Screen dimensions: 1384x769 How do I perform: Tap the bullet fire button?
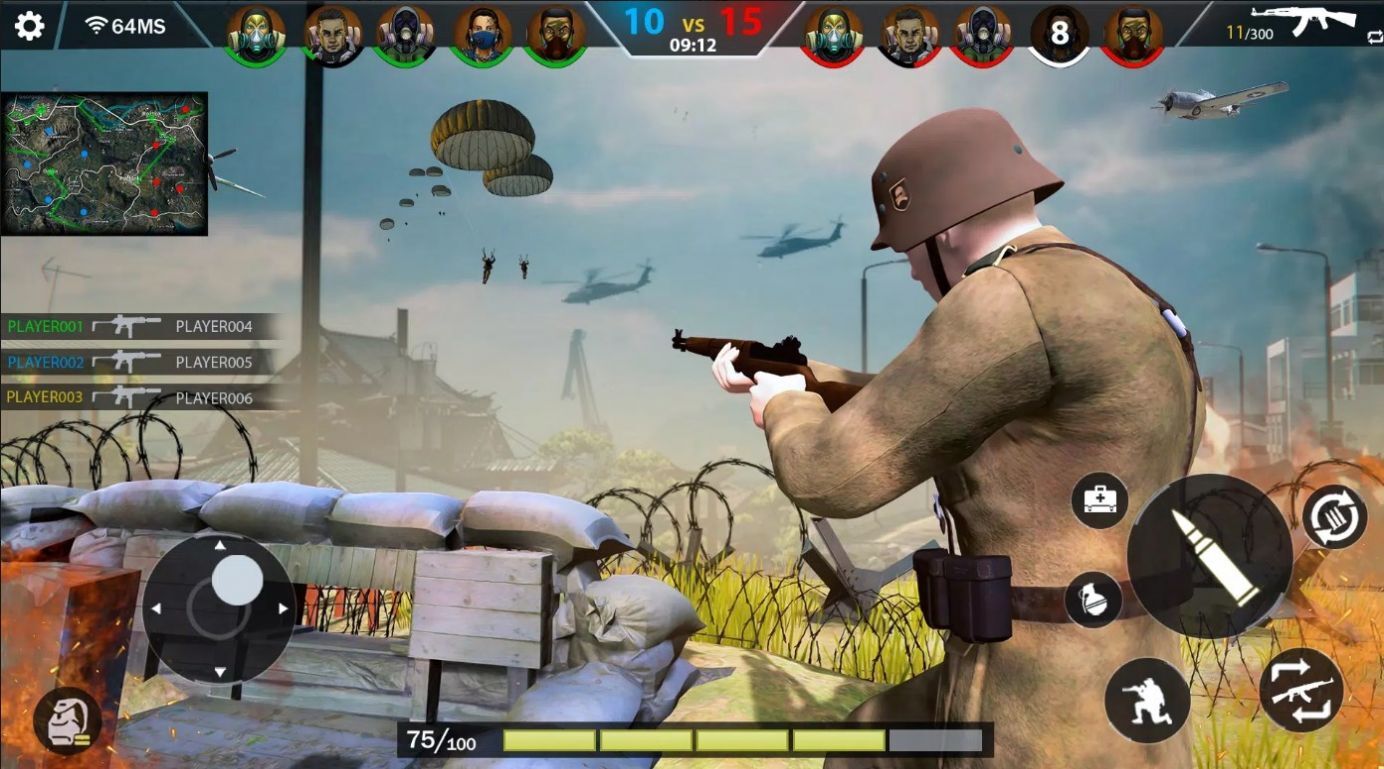coord(1208,556)
